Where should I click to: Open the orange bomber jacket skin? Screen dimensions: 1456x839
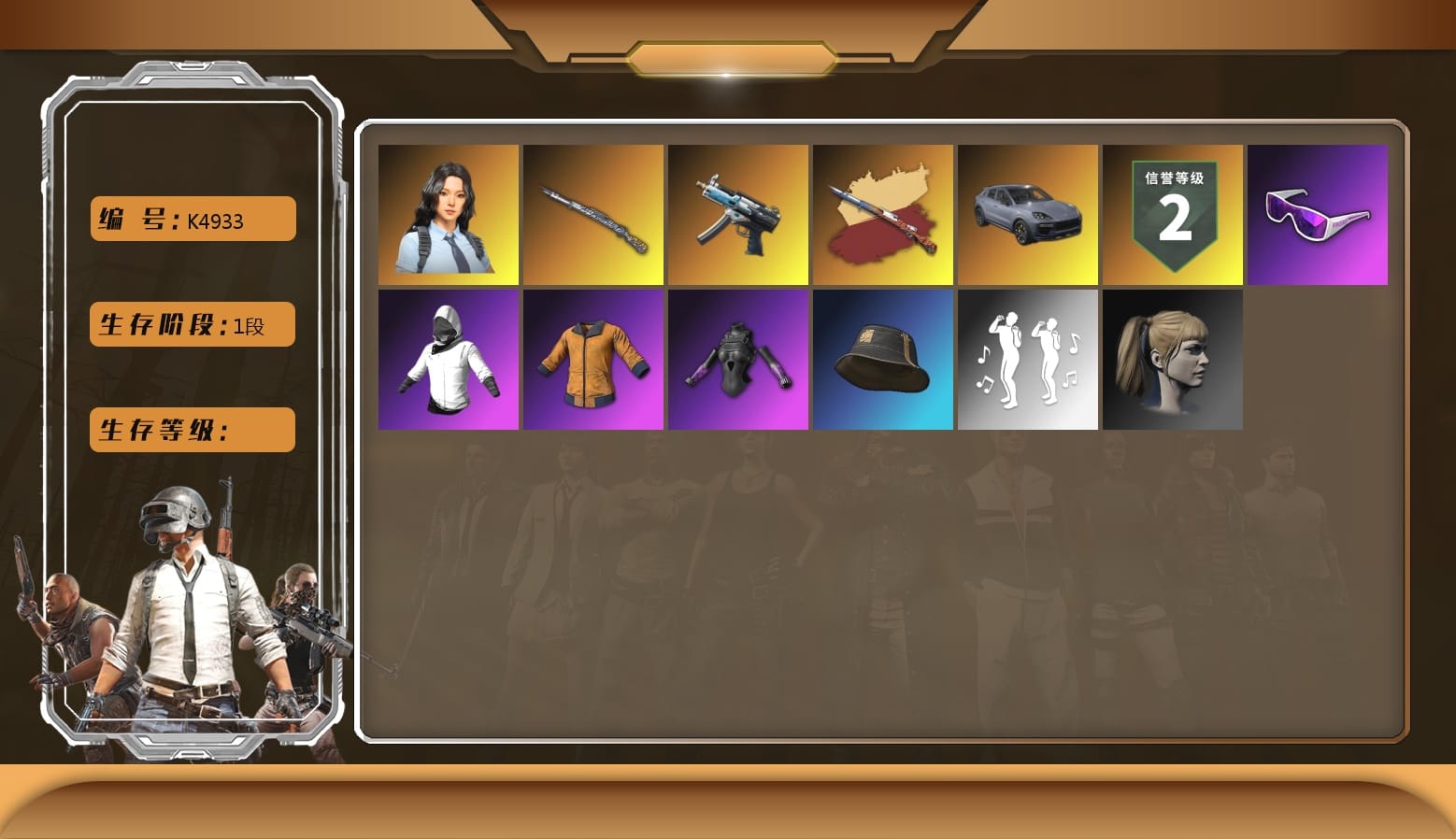(x=593, y=359)
